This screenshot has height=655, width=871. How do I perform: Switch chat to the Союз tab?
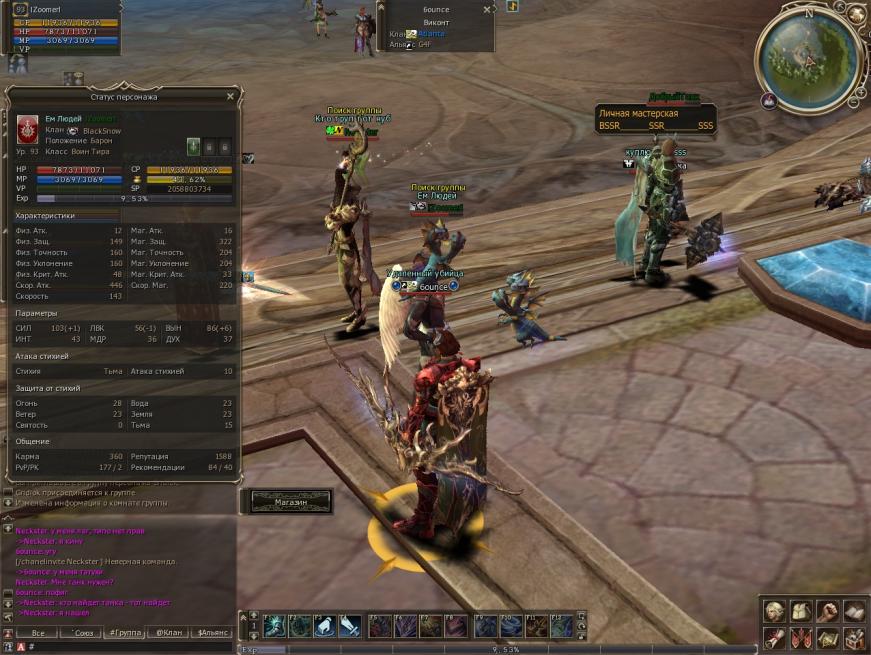pos(84,633)
